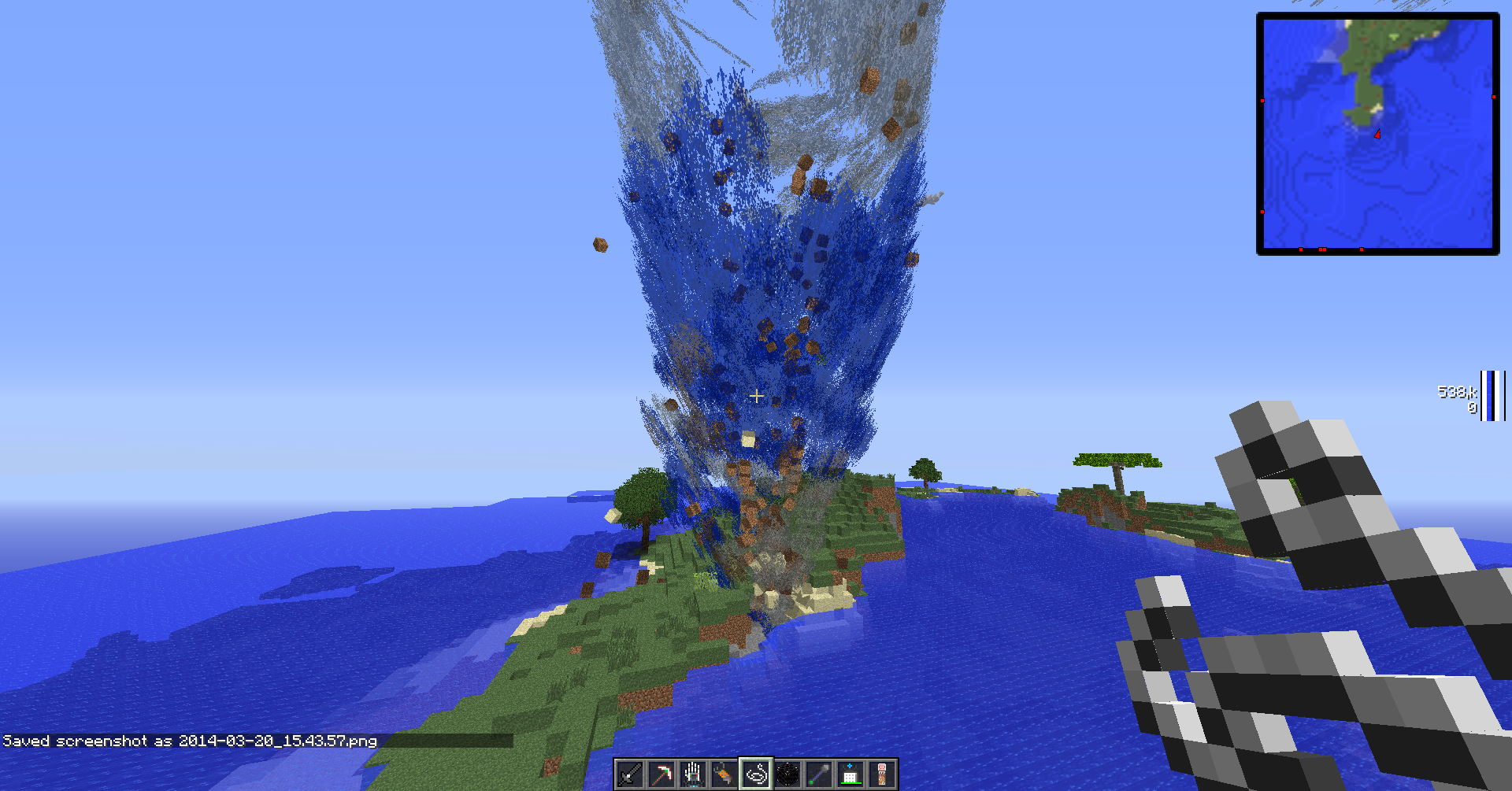Screen dimensions: 1512x791
Task: Choose the black block hotbar slot
Action: point(787,774)
